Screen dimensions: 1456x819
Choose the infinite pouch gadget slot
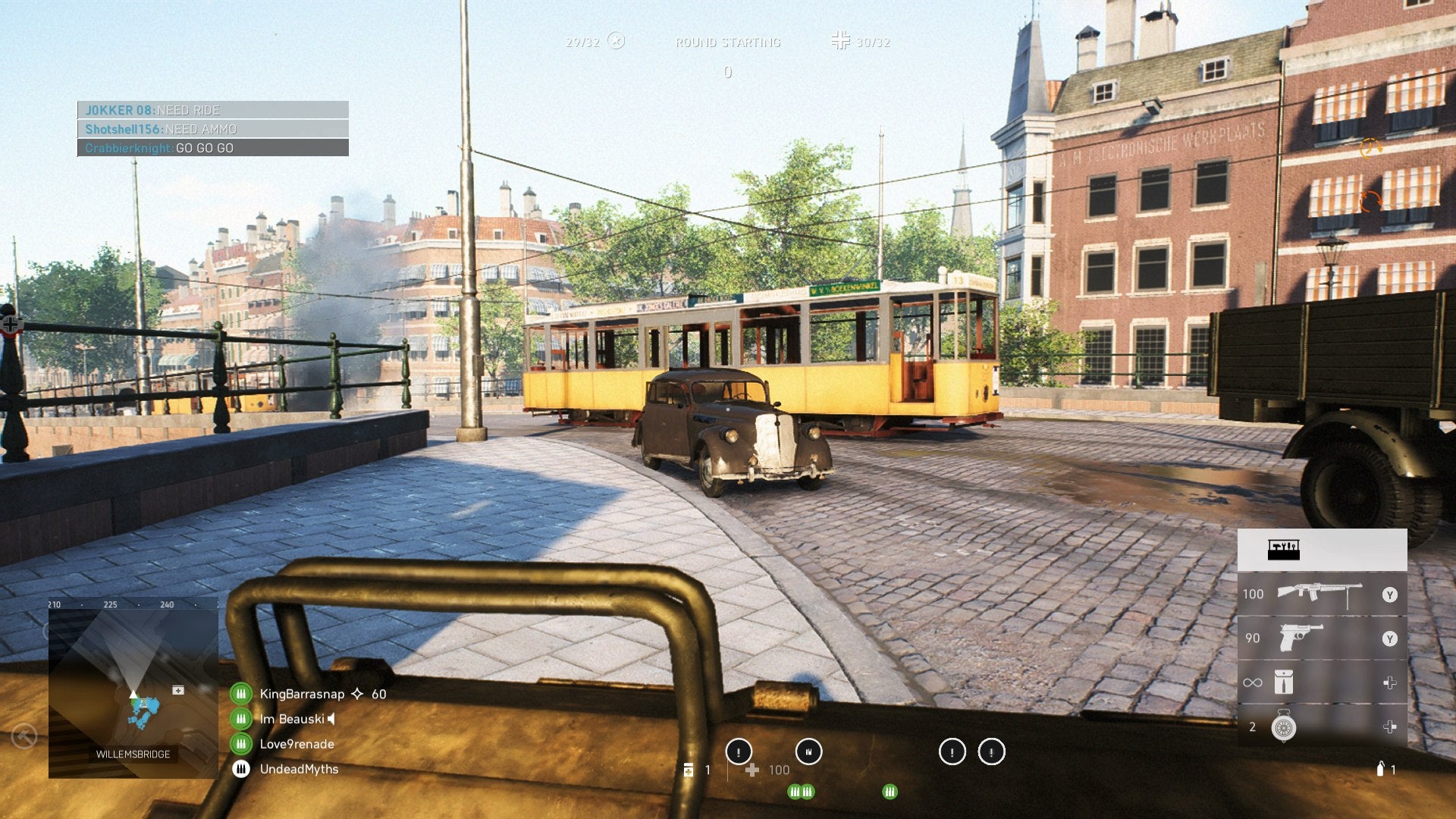click(1321, 682)
